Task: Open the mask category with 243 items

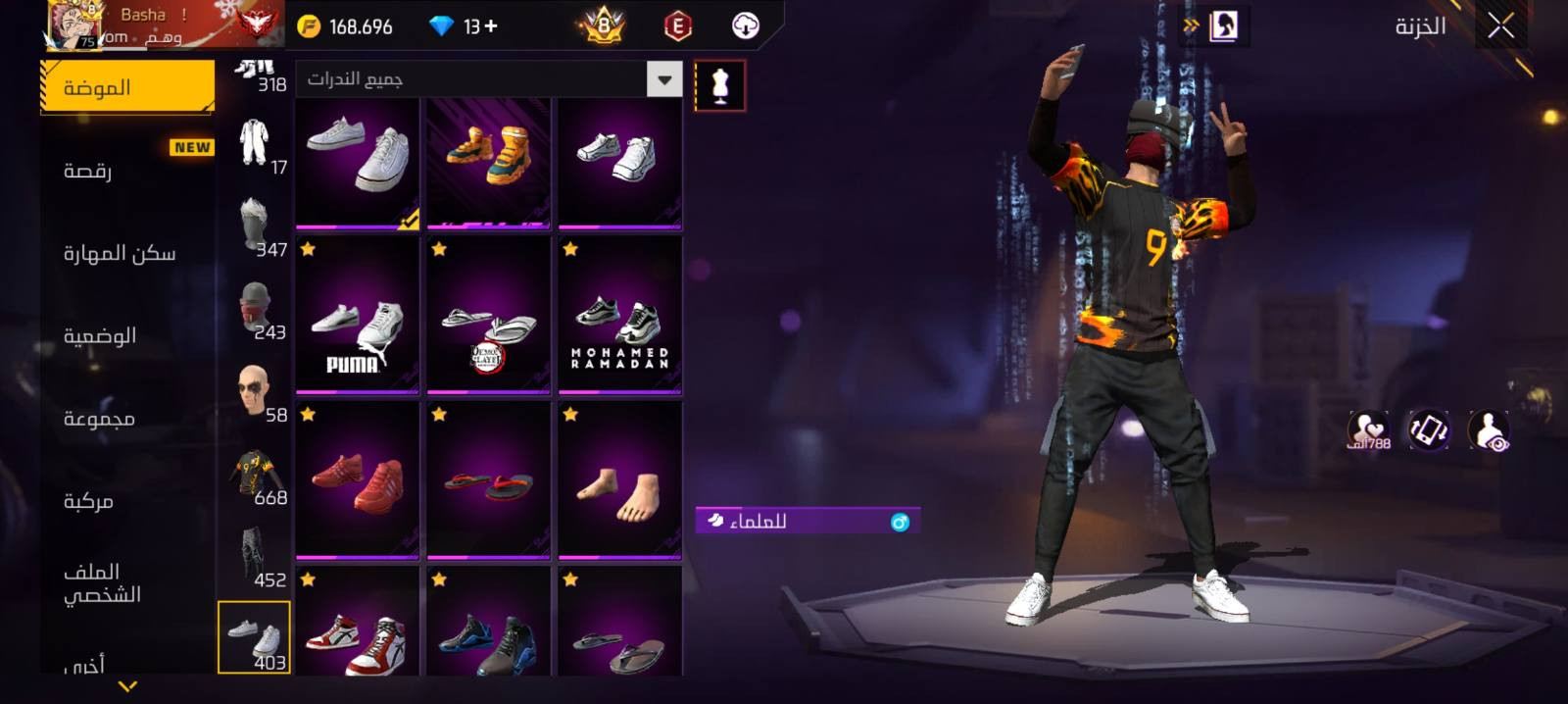Action: 256,310
